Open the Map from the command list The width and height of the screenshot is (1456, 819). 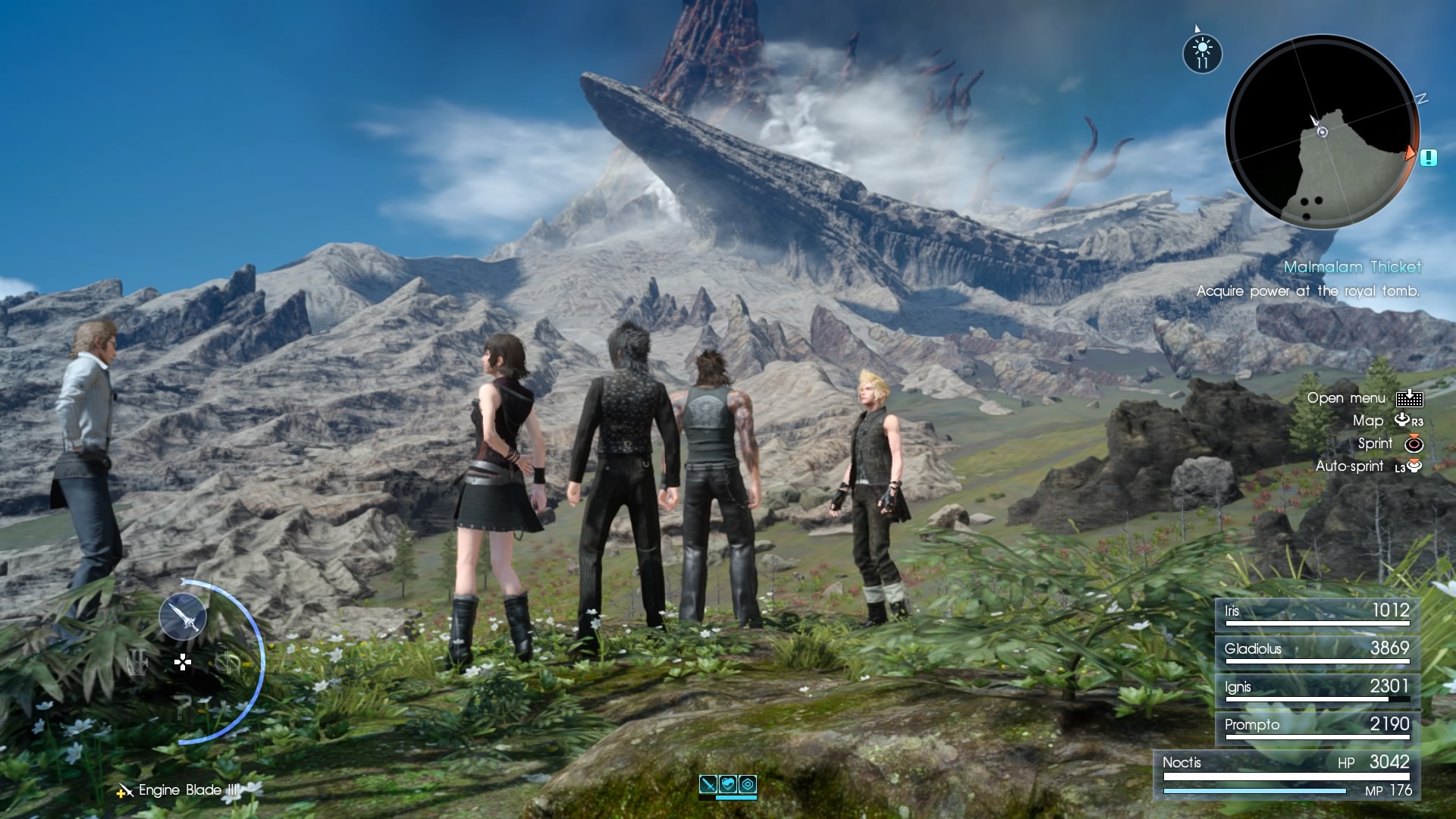click(x=1367, y=421)
